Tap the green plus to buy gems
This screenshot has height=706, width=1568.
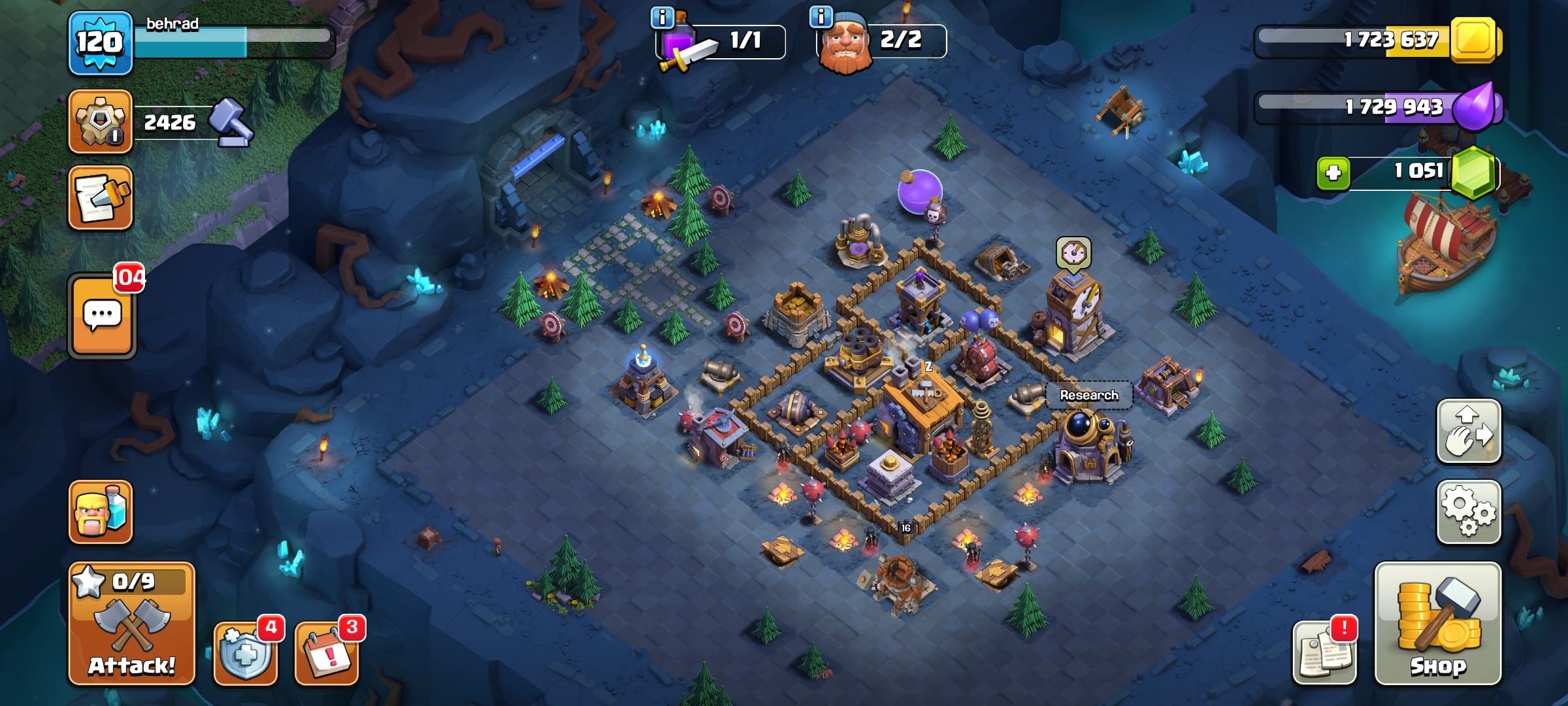pos(1333,173)
